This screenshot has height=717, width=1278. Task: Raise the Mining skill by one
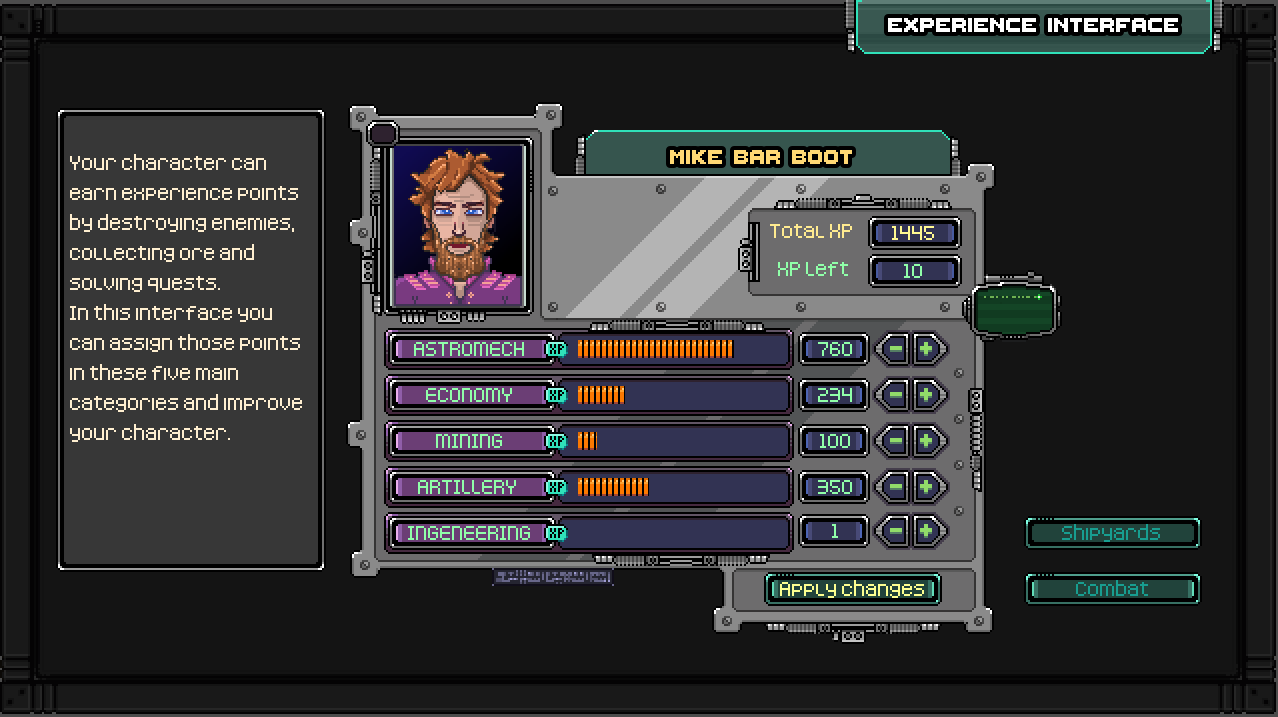tap(927, 441)
